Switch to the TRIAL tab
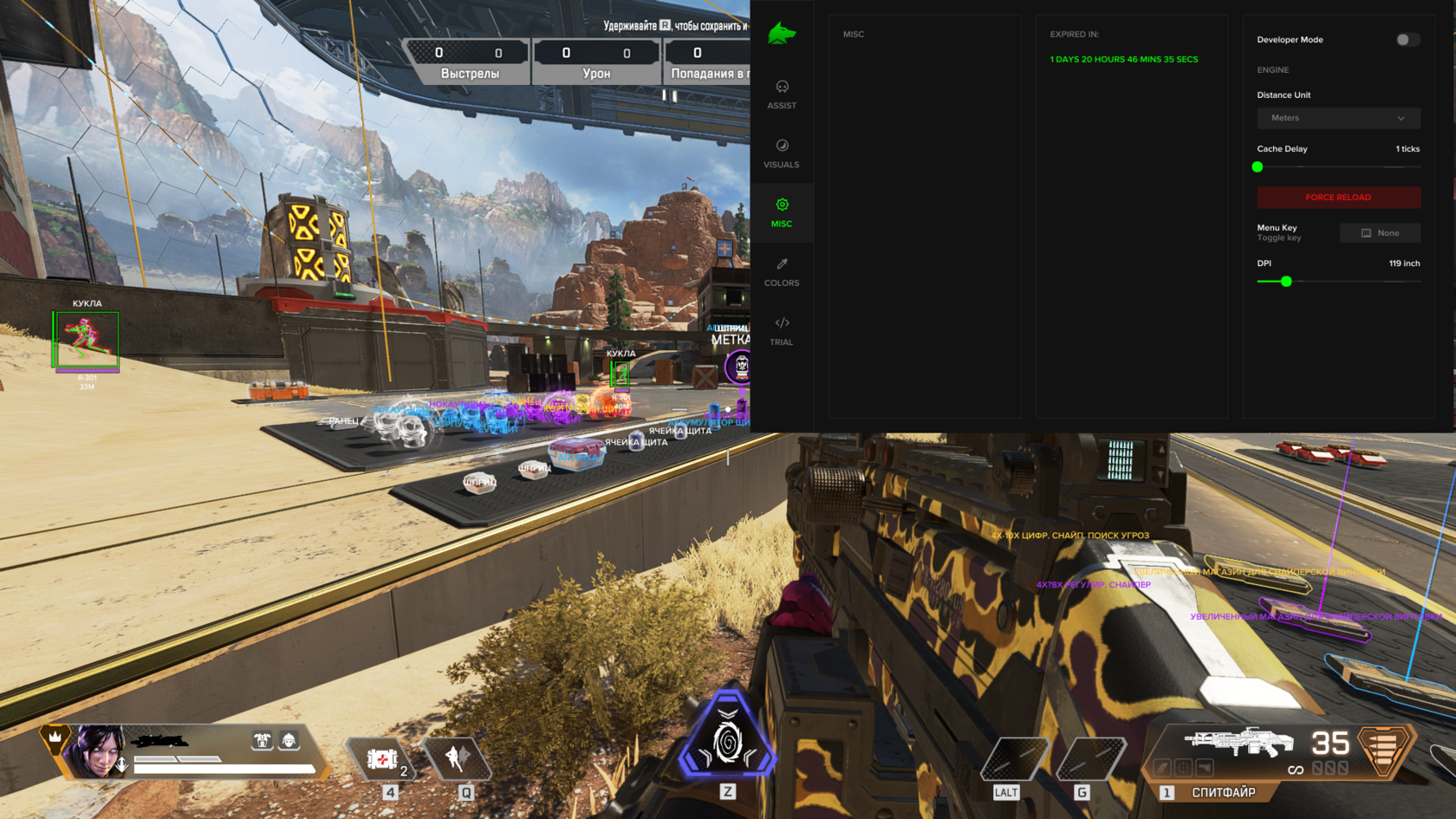1456x819 pixels. tap(782, 332)
